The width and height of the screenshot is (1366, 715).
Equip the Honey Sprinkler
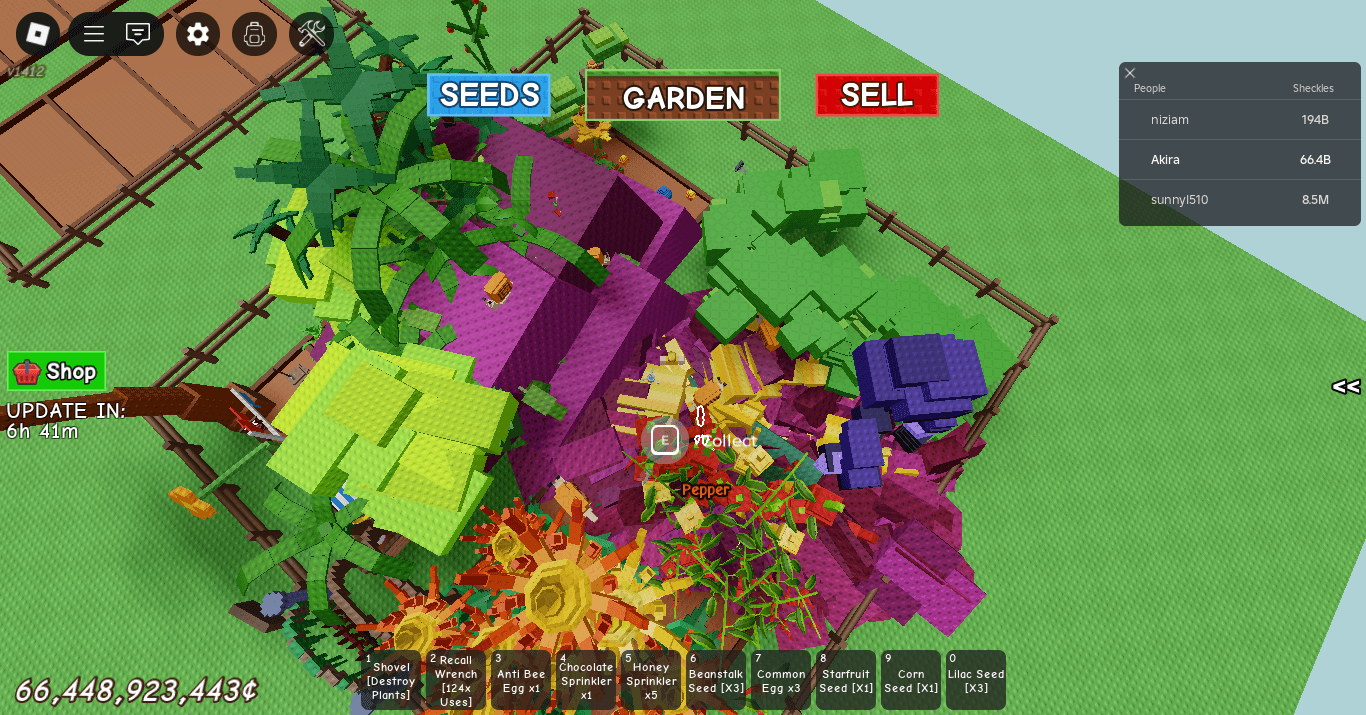point(651,680)
